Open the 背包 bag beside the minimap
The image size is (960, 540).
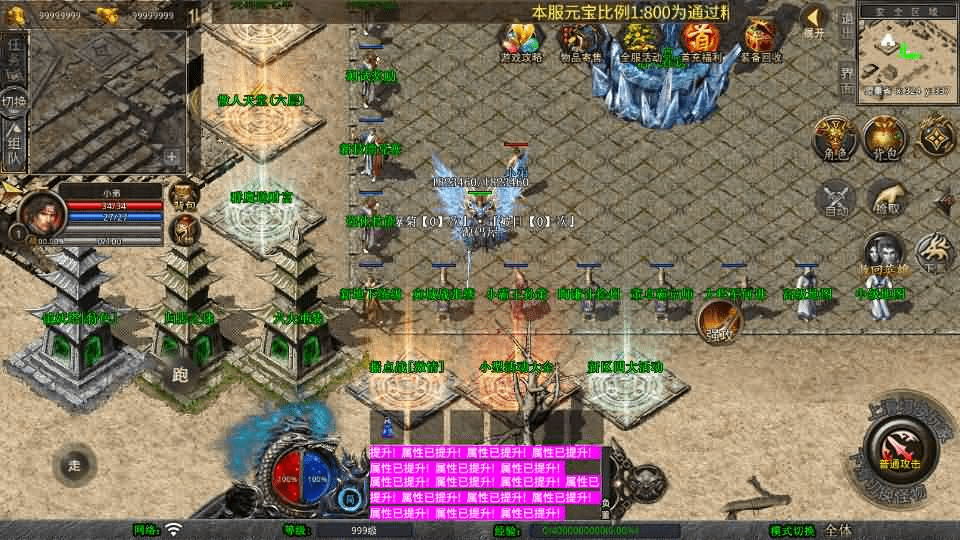click(882, 137)
